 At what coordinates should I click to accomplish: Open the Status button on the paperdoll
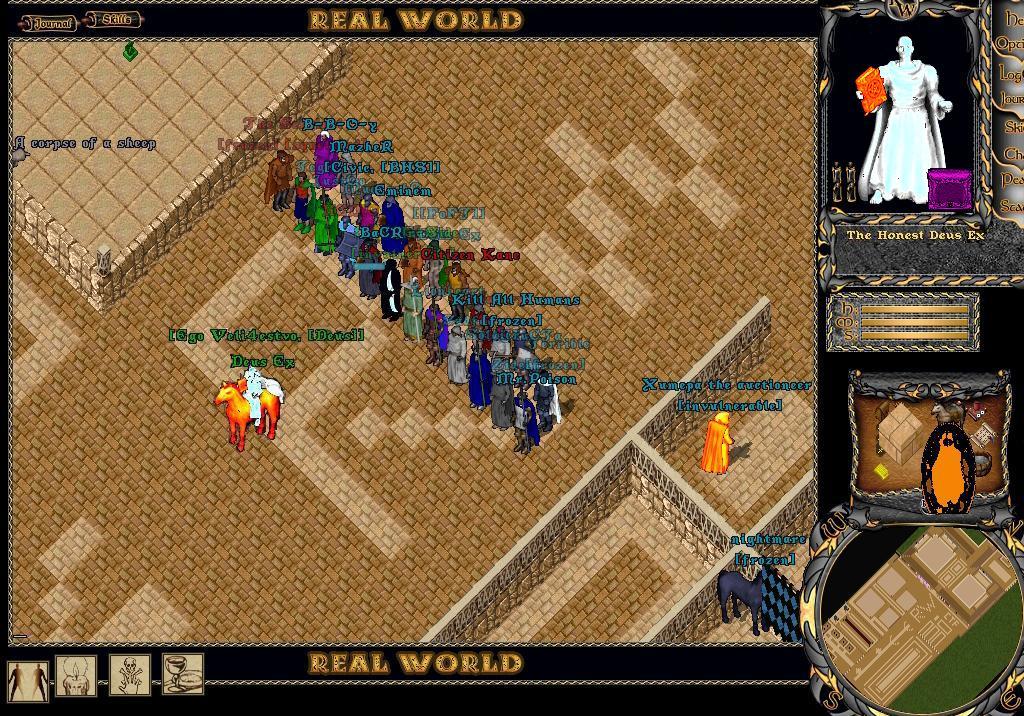pyautogui.click(x=1012, y=205)
